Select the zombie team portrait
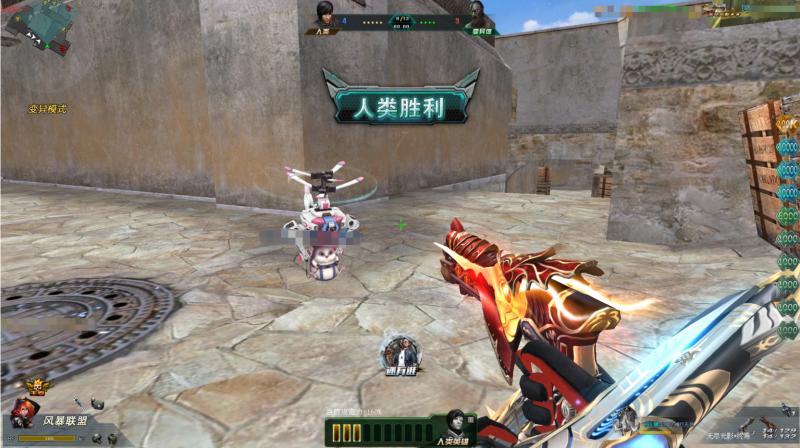This screenshot has width=800, height=448. click(x=478, y=15)
